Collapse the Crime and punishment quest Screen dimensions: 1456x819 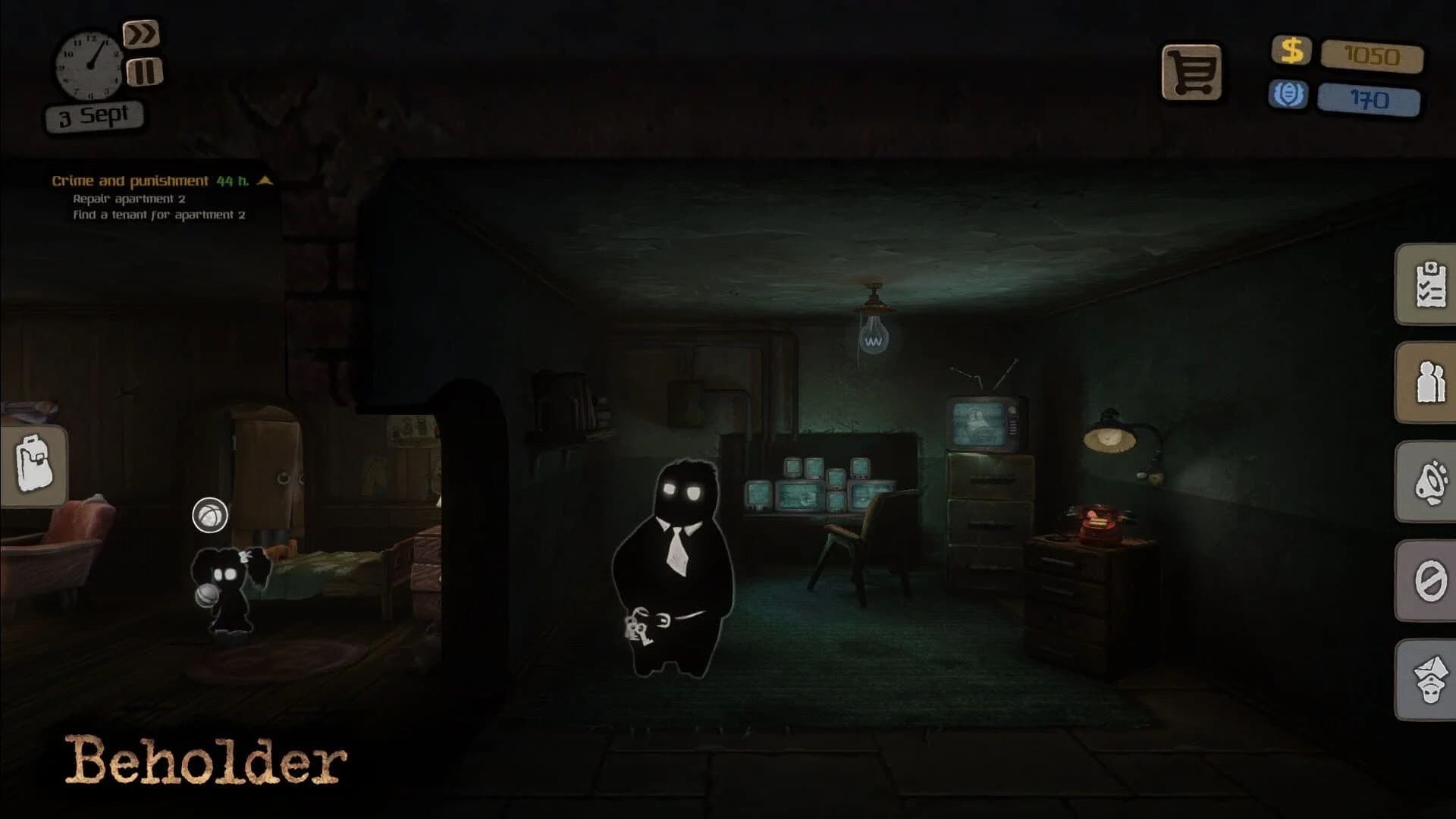point(265,180)
